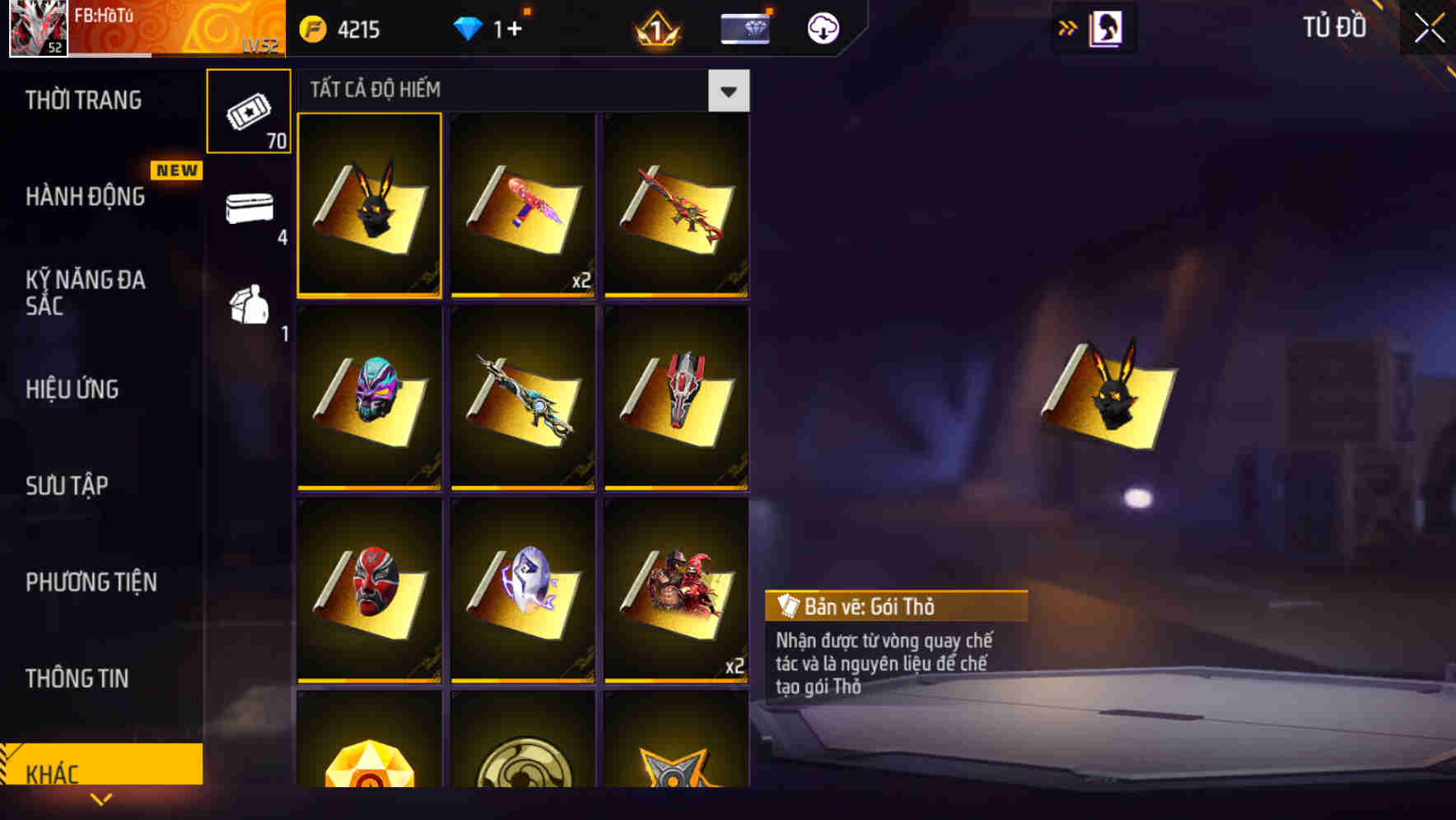The width and height of the screenshot is (1456, 820).
Task: Select the HIỆU ỨNG tab
Action: [72, 389]
